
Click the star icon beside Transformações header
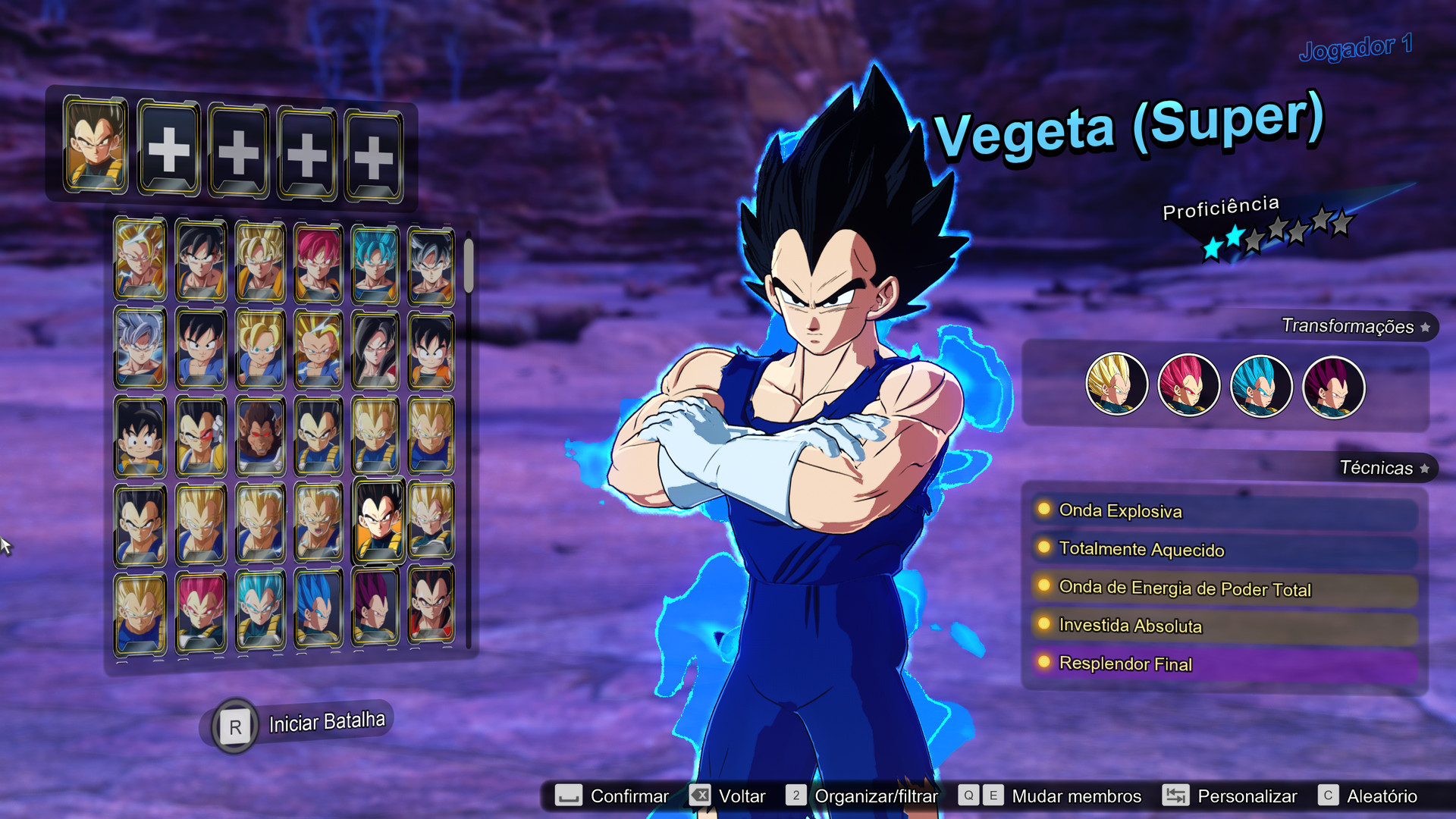click(1424, 328)
